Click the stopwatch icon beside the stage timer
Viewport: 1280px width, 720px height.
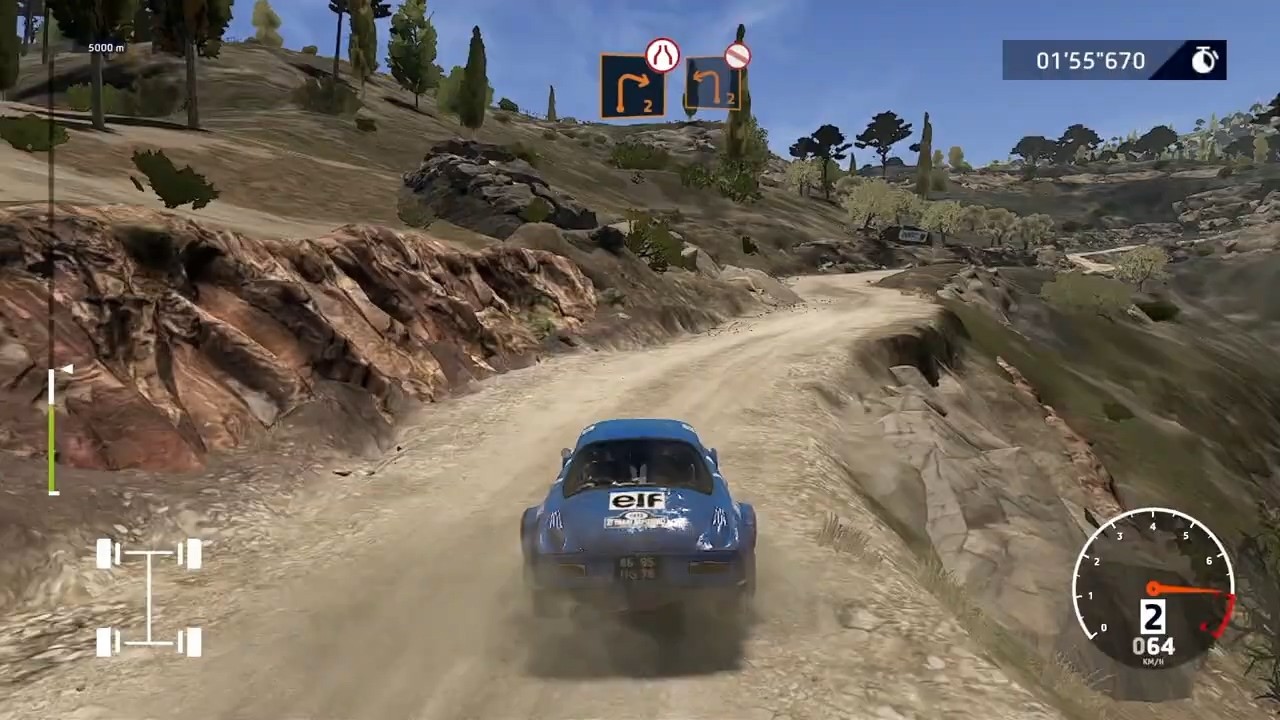tap(1203, 60)
